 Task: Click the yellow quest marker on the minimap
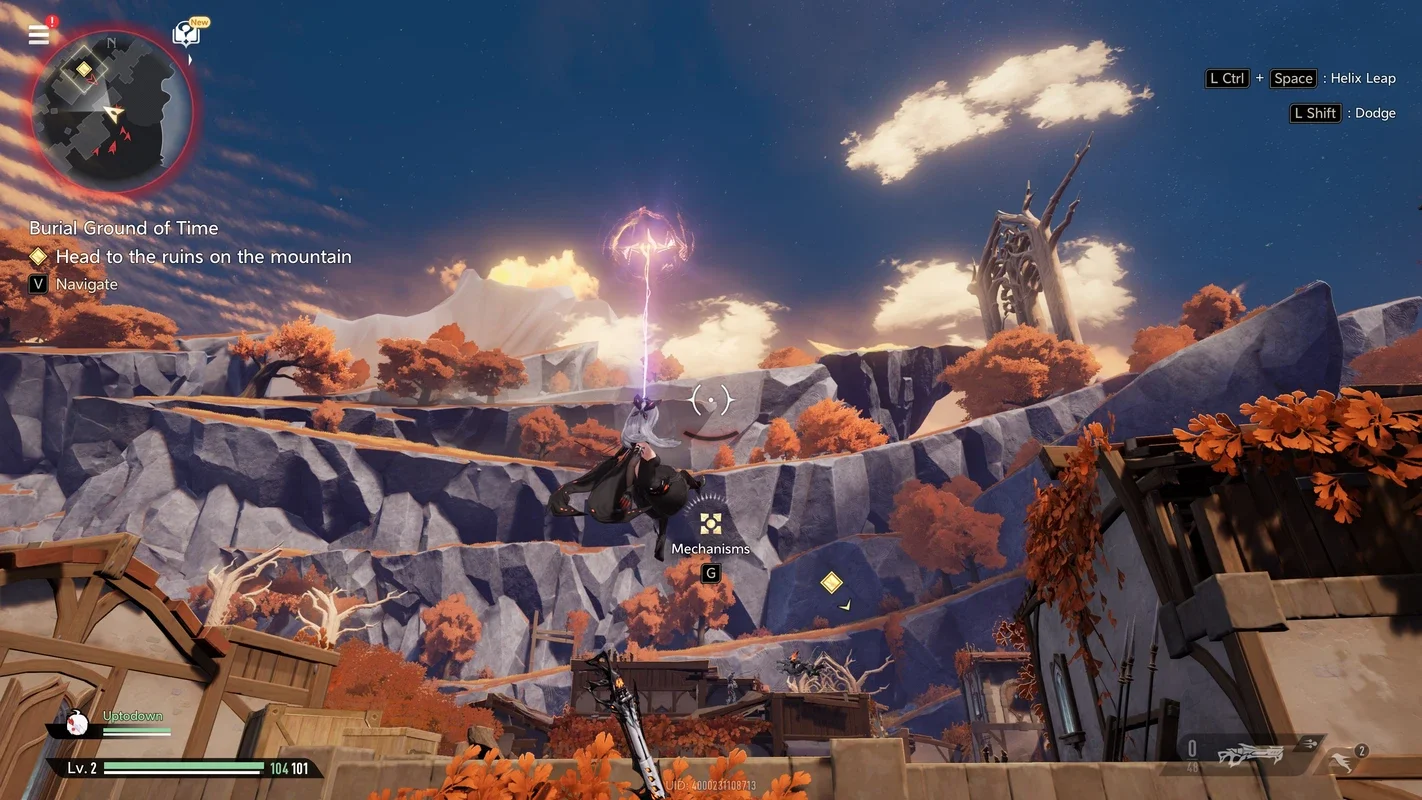[x=84, y=69]
